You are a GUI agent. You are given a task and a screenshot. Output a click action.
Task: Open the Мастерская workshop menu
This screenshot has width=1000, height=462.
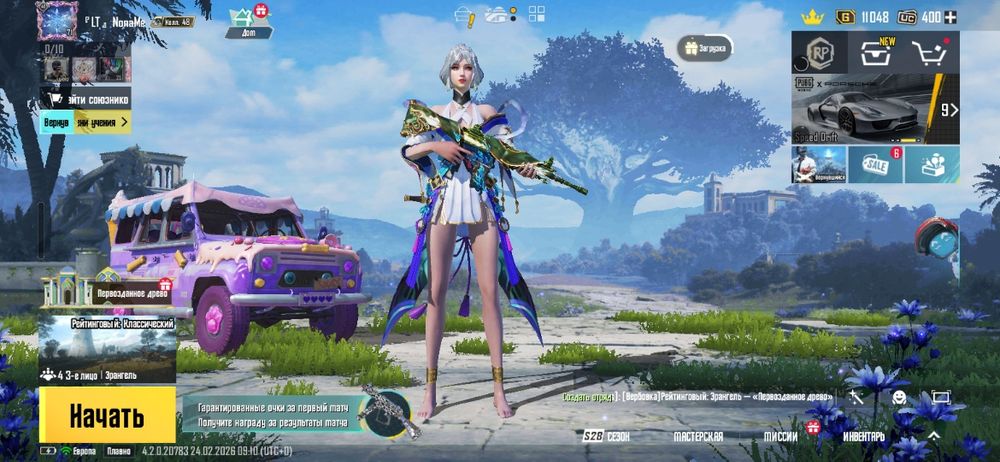coord(698,437)
